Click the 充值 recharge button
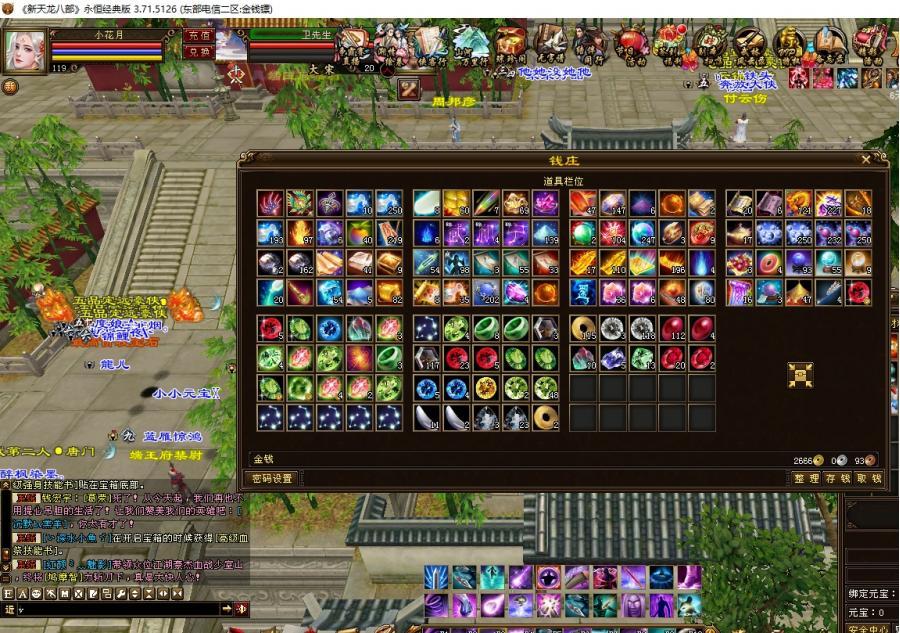This screenshot has height=633, width=900. click(198, 36)
